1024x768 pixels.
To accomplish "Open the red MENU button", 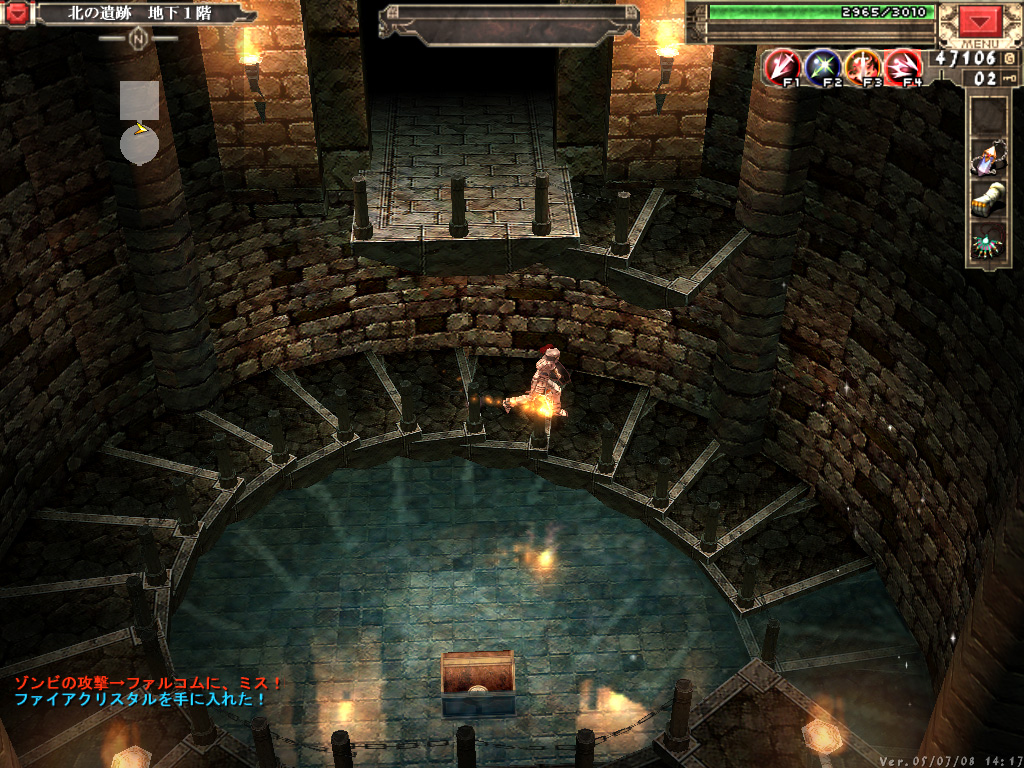I will [980, 22].
